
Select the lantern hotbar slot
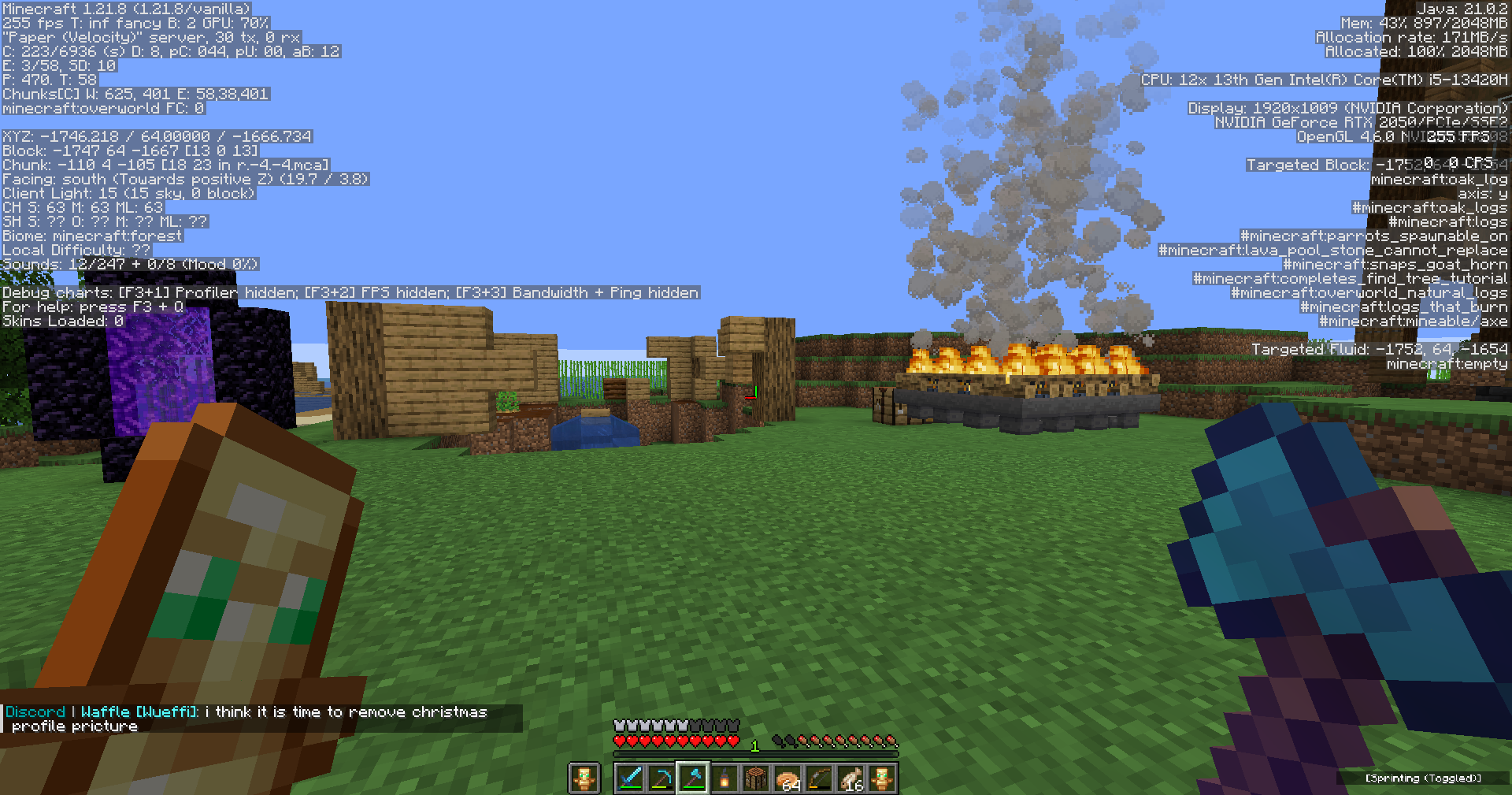pyautogui.click(x=724, y=778)
